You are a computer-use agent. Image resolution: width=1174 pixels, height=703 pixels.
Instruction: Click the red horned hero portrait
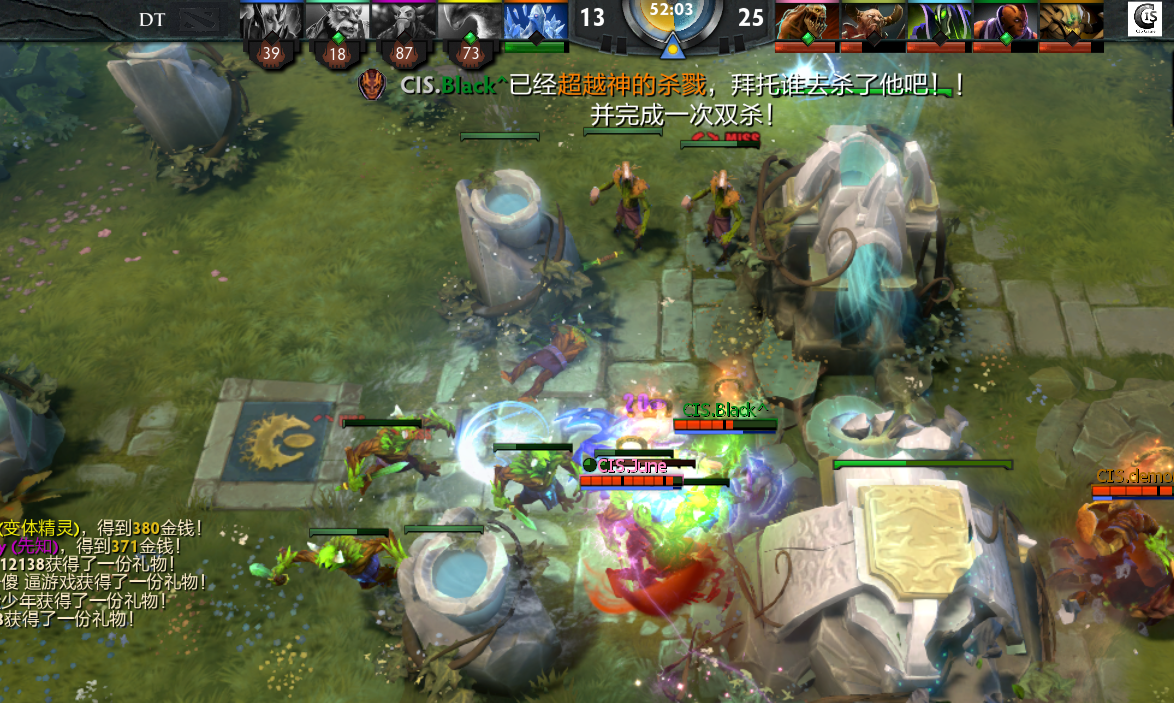tap(873, 20)
